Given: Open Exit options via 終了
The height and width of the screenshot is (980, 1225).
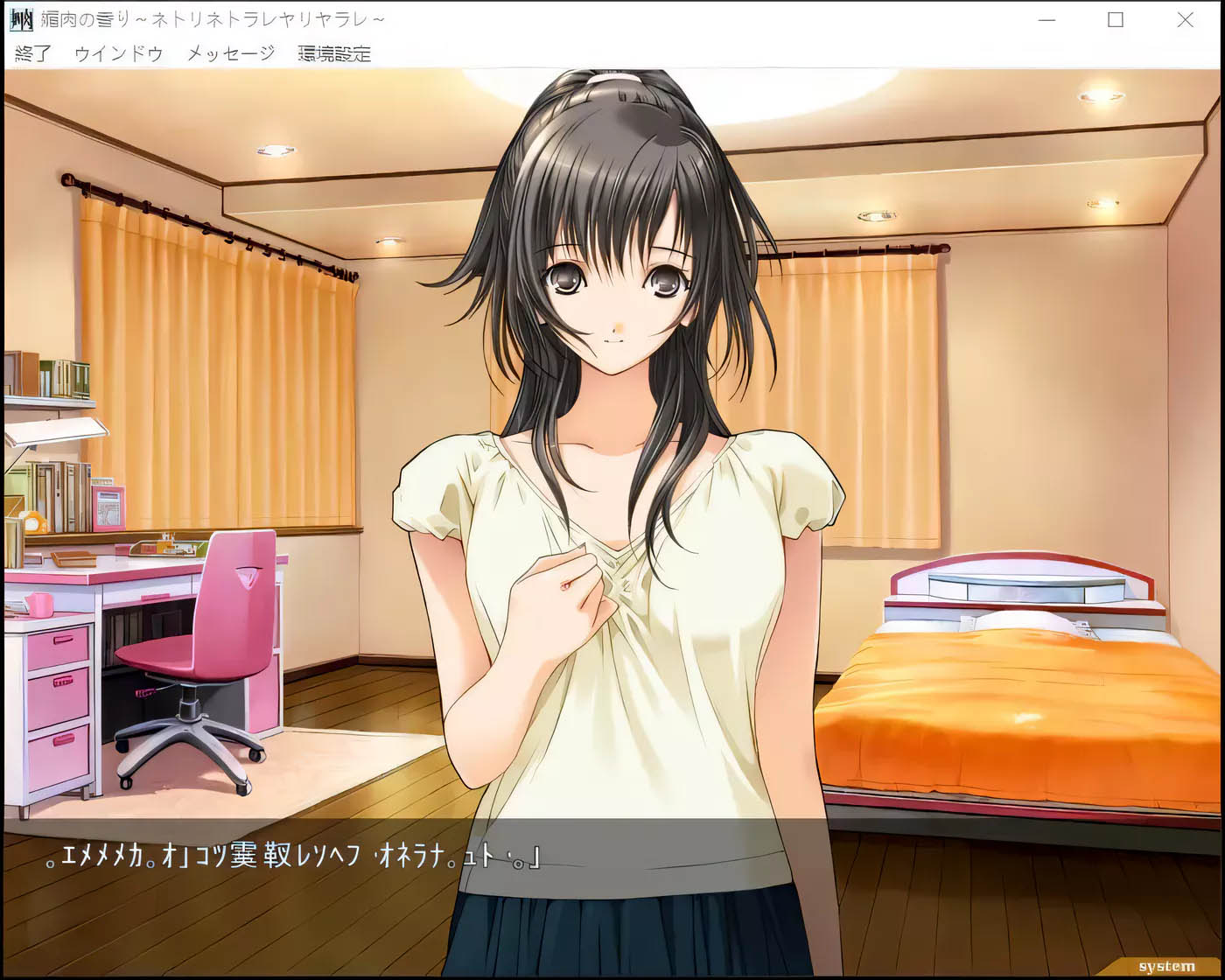Looking at the screenshot, I should pyautogui.click(x=31, y=52).
